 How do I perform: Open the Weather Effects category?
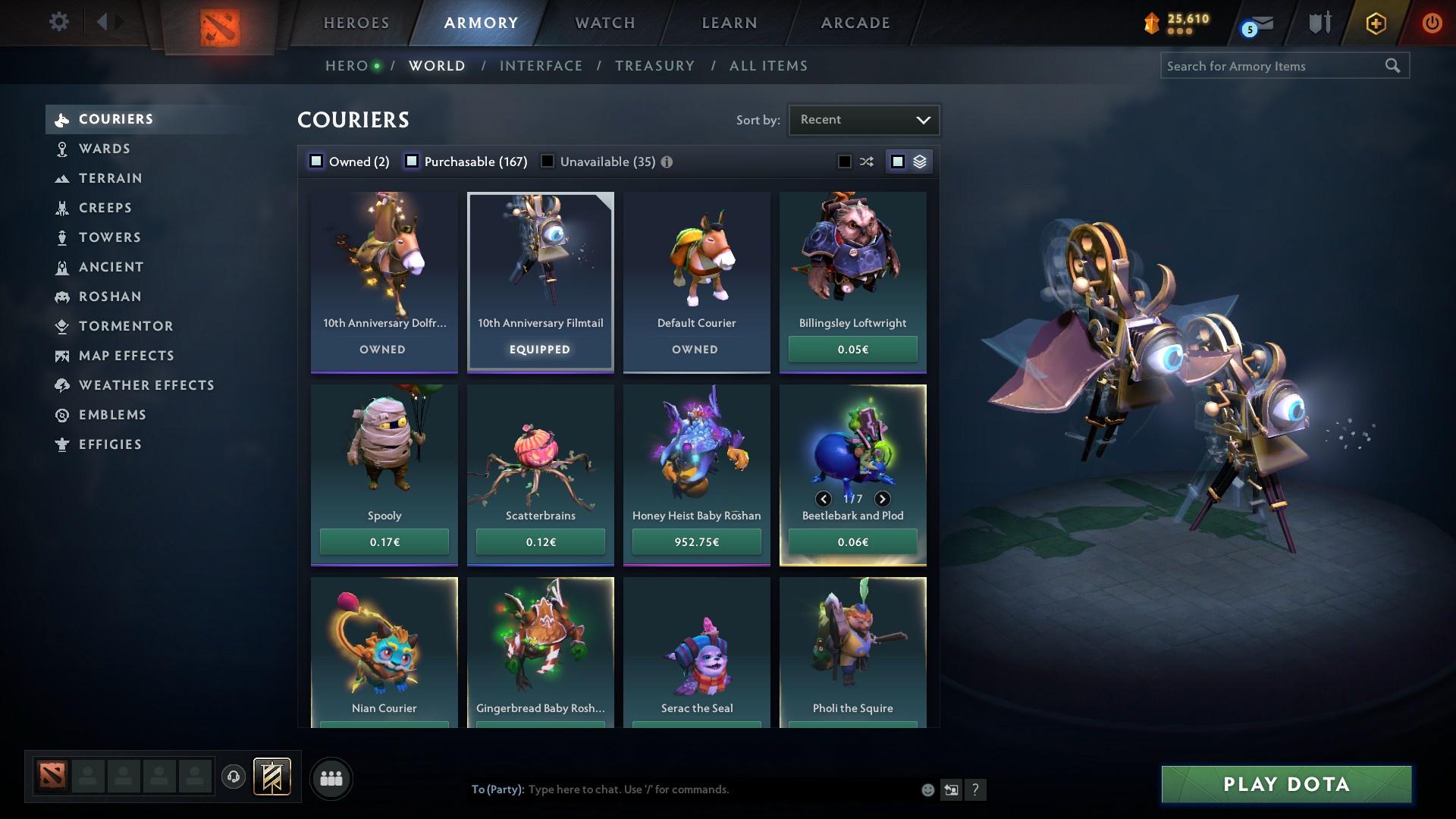[x=146, y=385]
